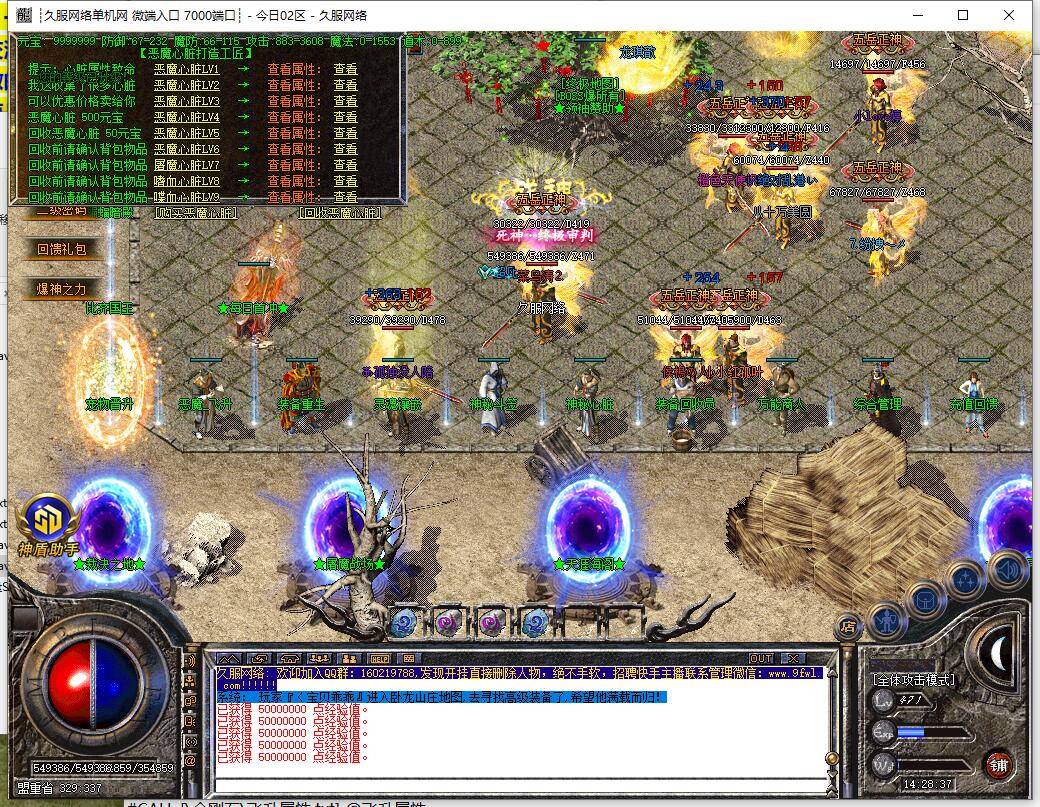Maximize the game window
The width and height of the screenshot is (1040, 807).
(963, 15)
